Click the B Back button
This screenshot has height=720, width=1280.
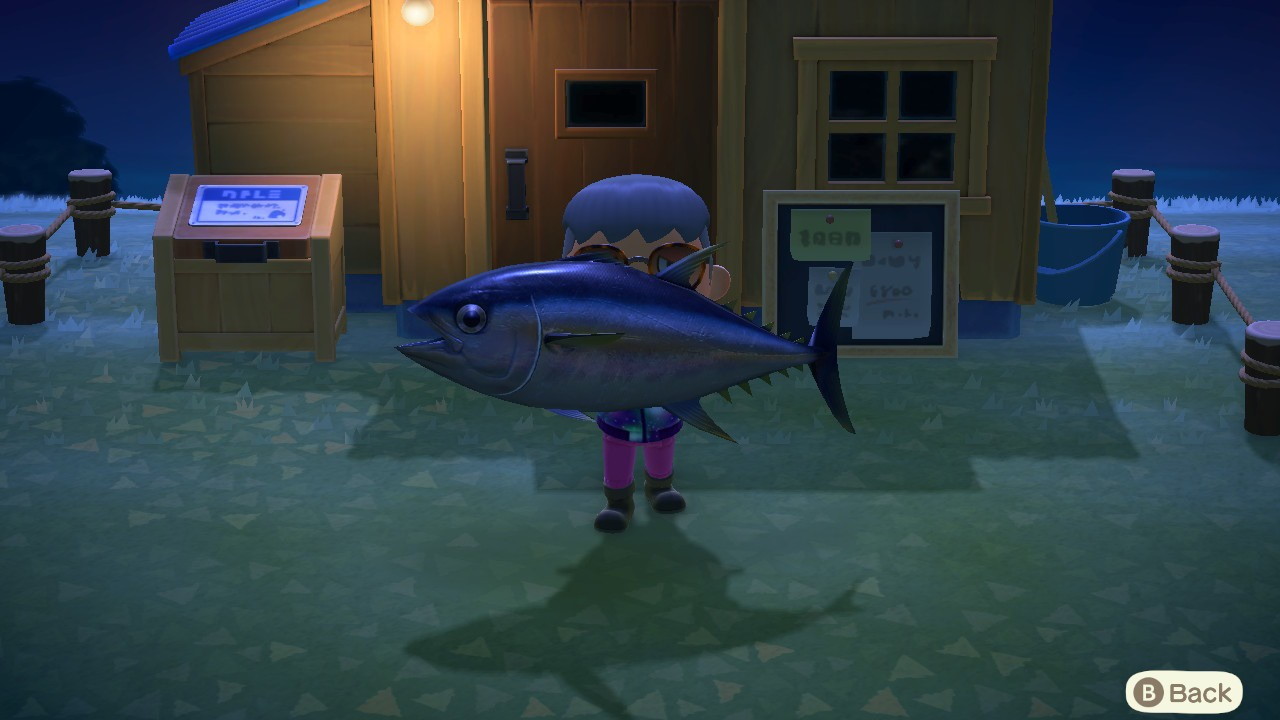[x=1185, y=691]
